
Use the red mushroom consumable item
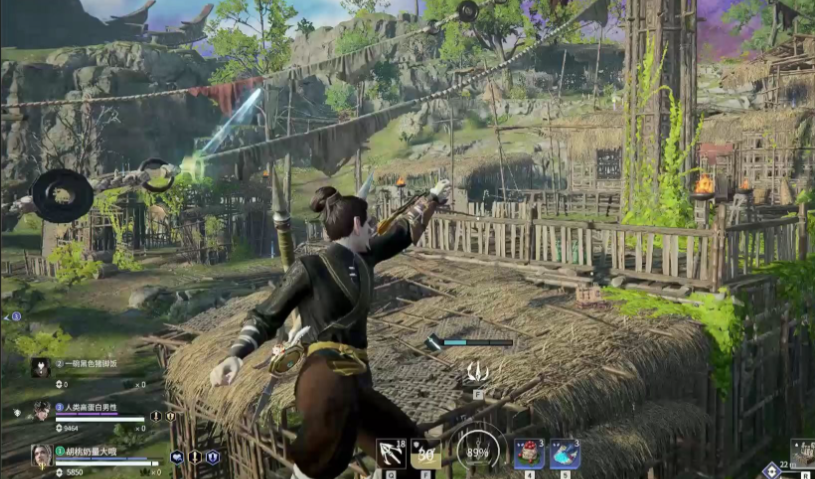(529, 453)
